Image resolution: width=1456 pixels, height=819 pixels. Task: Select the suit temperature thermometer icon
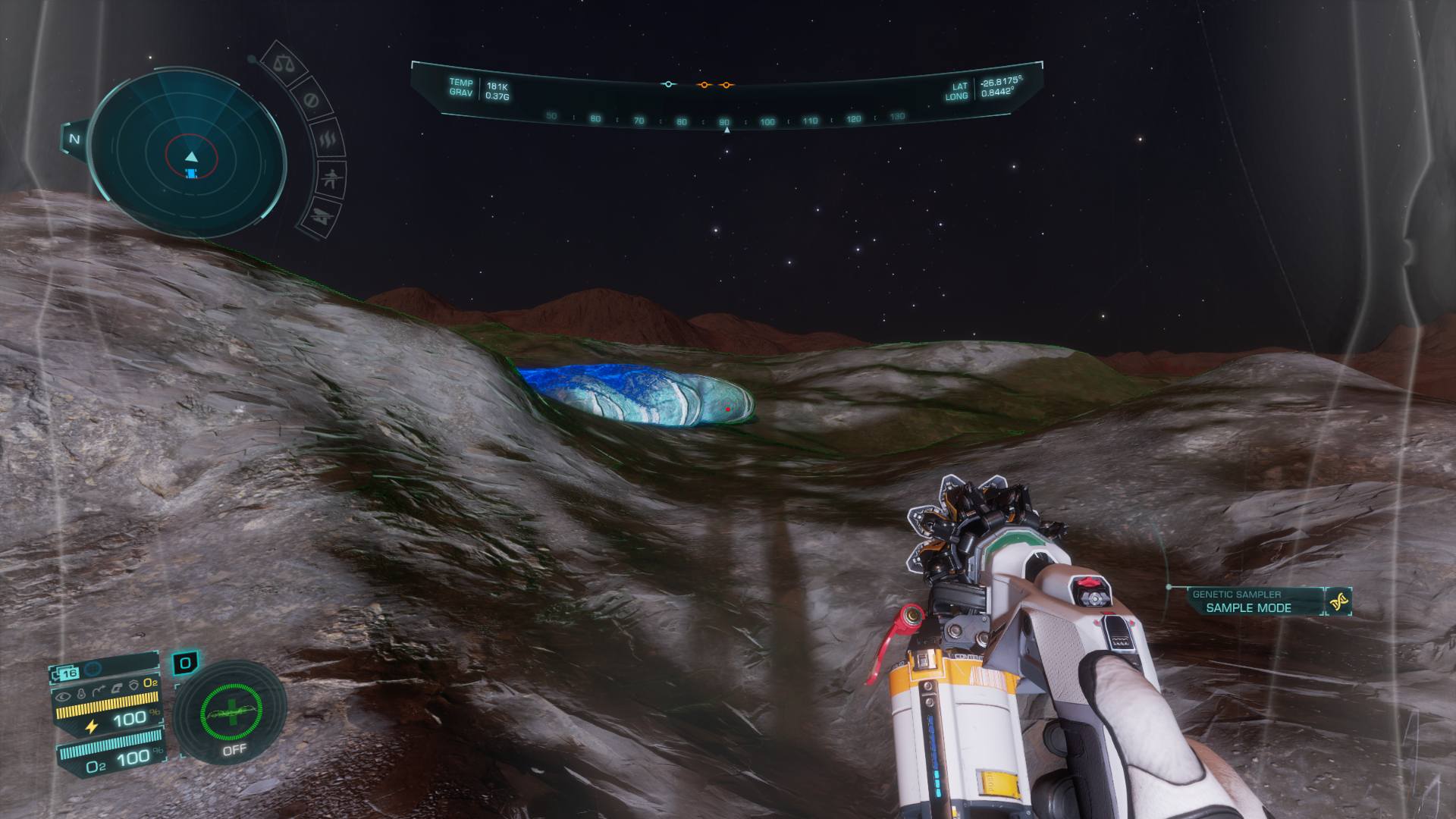tap(80, 692)
